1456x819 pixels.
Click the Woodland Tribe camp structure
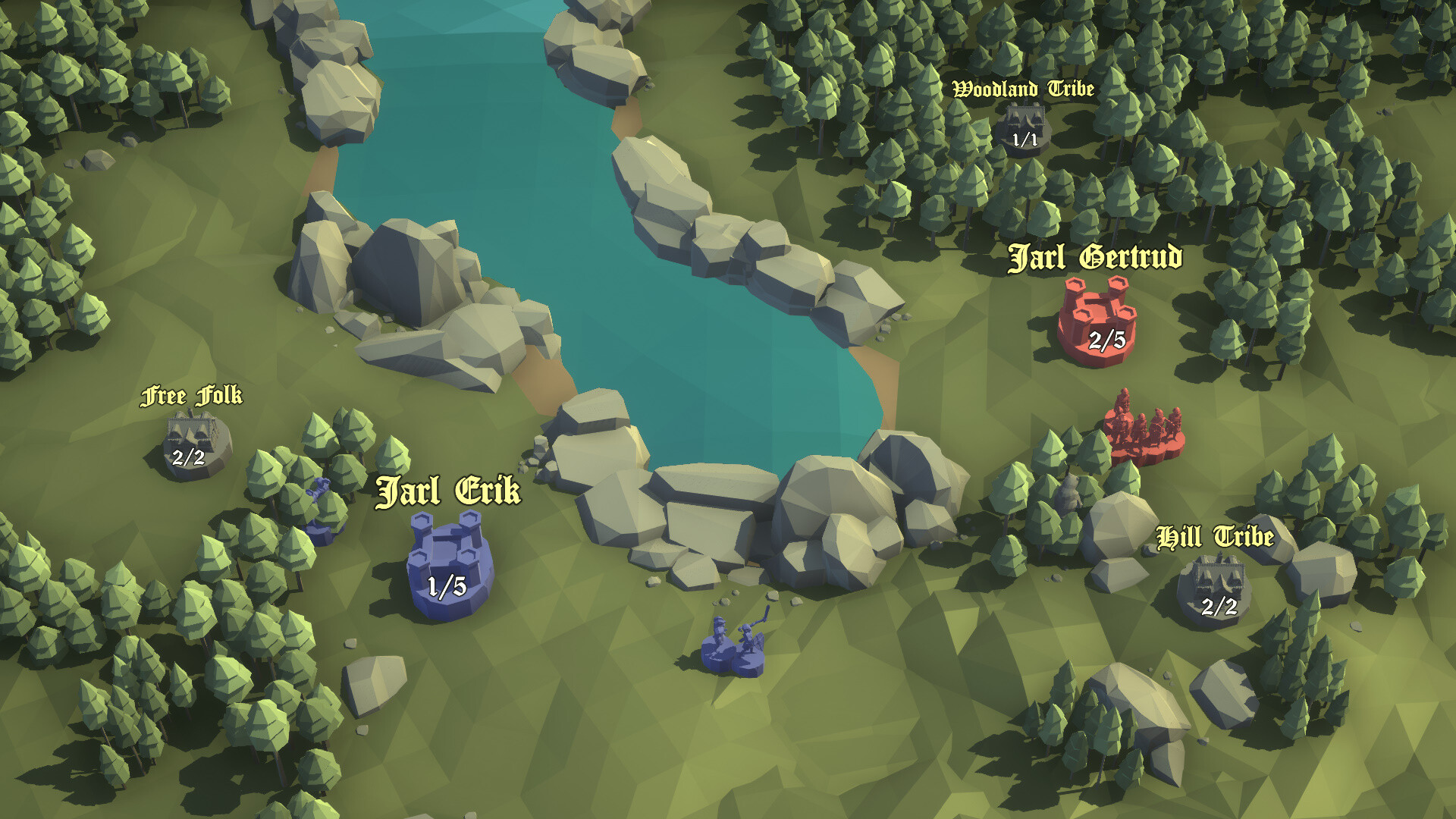coord(1025,118)
